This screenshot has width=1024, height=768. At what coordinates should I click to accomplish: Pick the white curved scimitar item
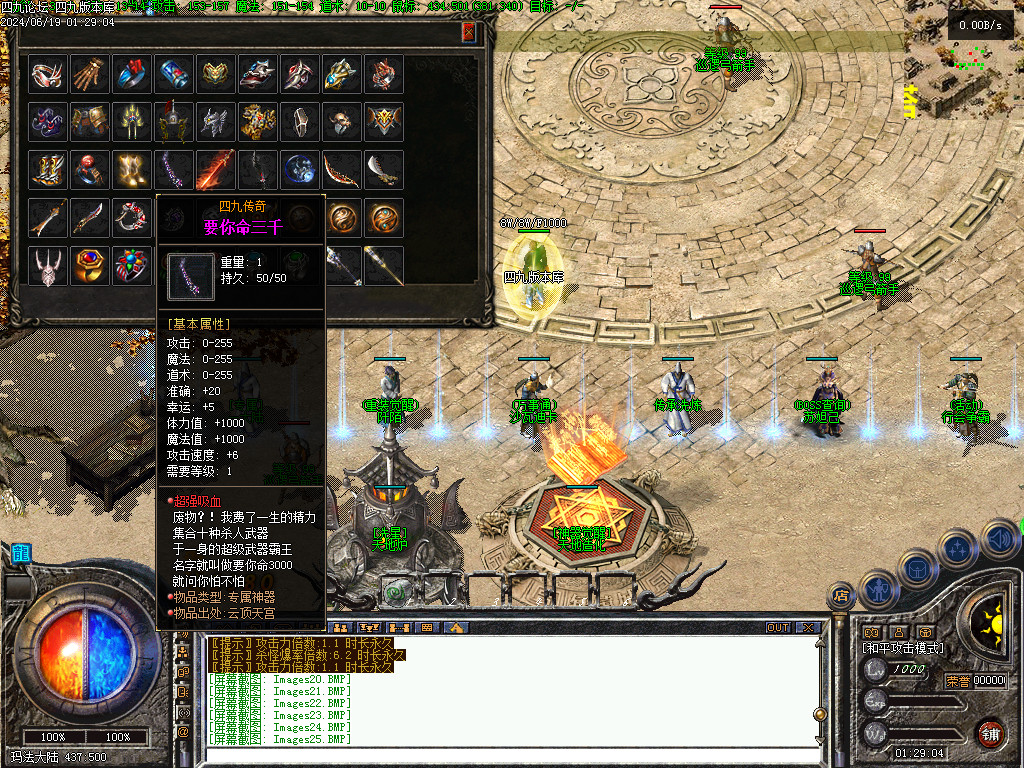click(x=383, y=169)
